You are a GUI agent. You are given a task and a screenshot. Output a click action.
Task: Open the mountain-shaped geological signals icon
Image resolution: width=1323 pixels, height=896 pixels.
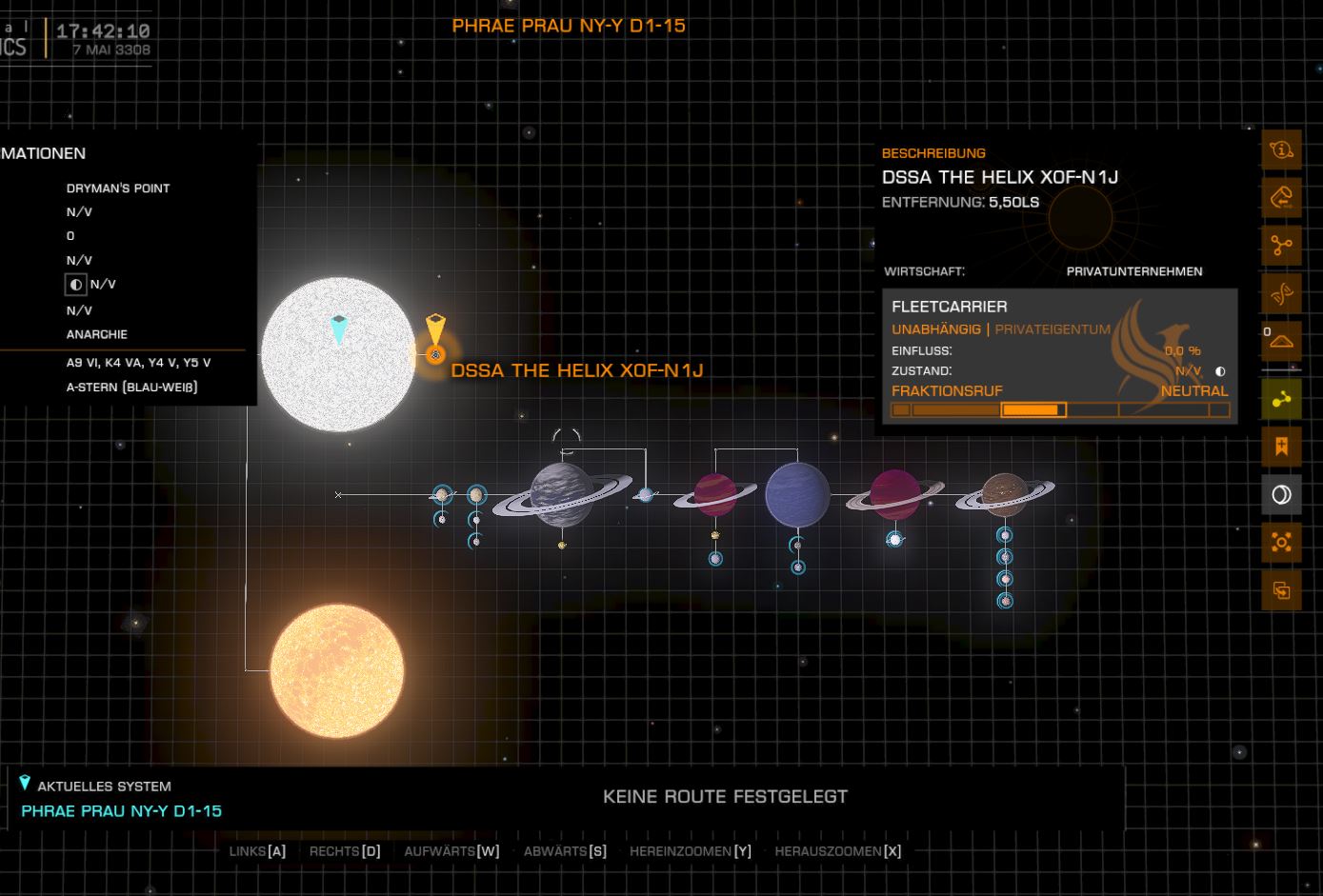1281,340
